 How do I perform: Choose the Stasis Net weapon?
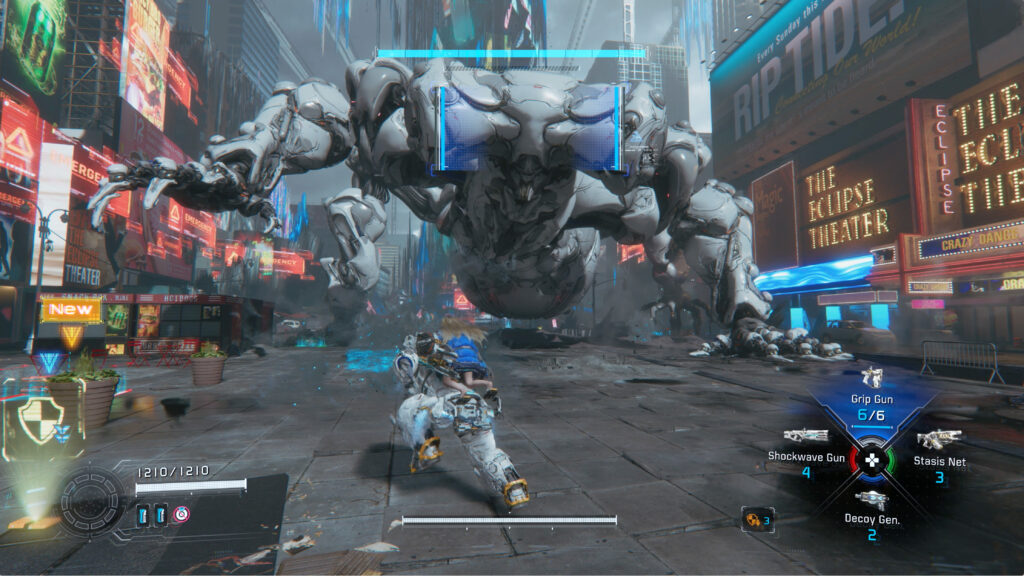[939, 440]
